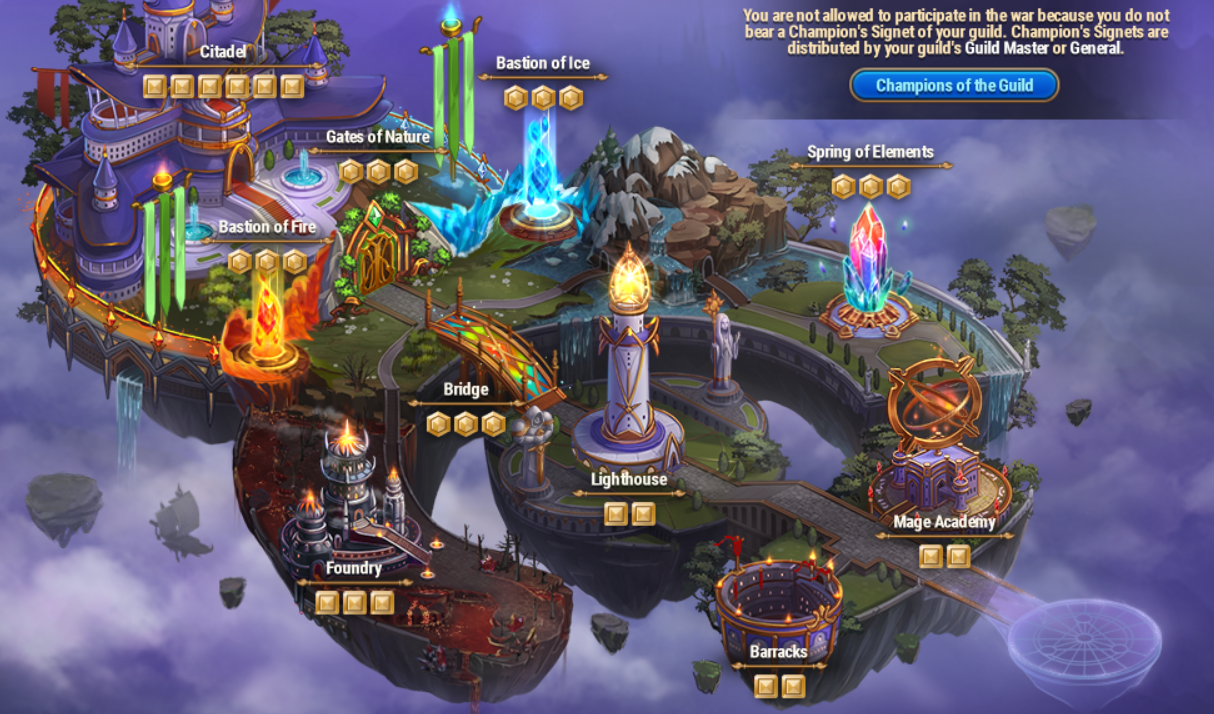Select the Gates of Nature label
Screen dimensions: 1214x714
[x=377, y=137]
